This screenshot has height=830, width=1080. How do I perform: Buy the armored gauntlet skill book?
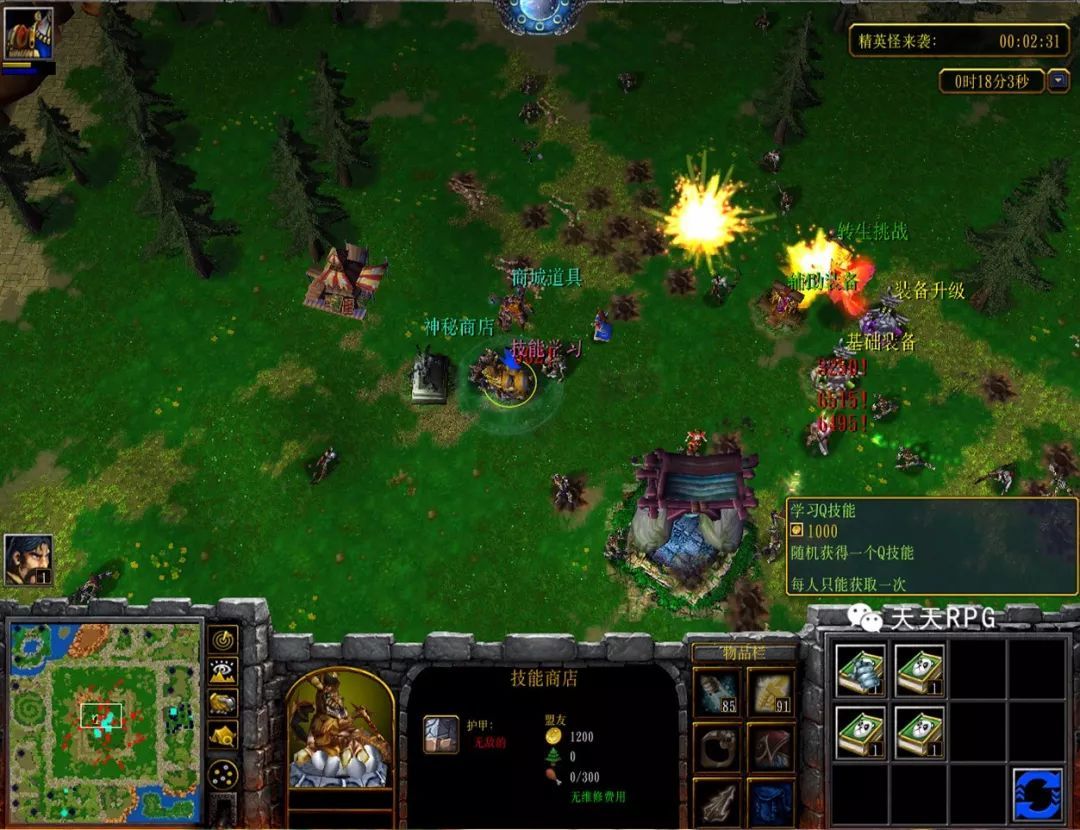point(860,670)
